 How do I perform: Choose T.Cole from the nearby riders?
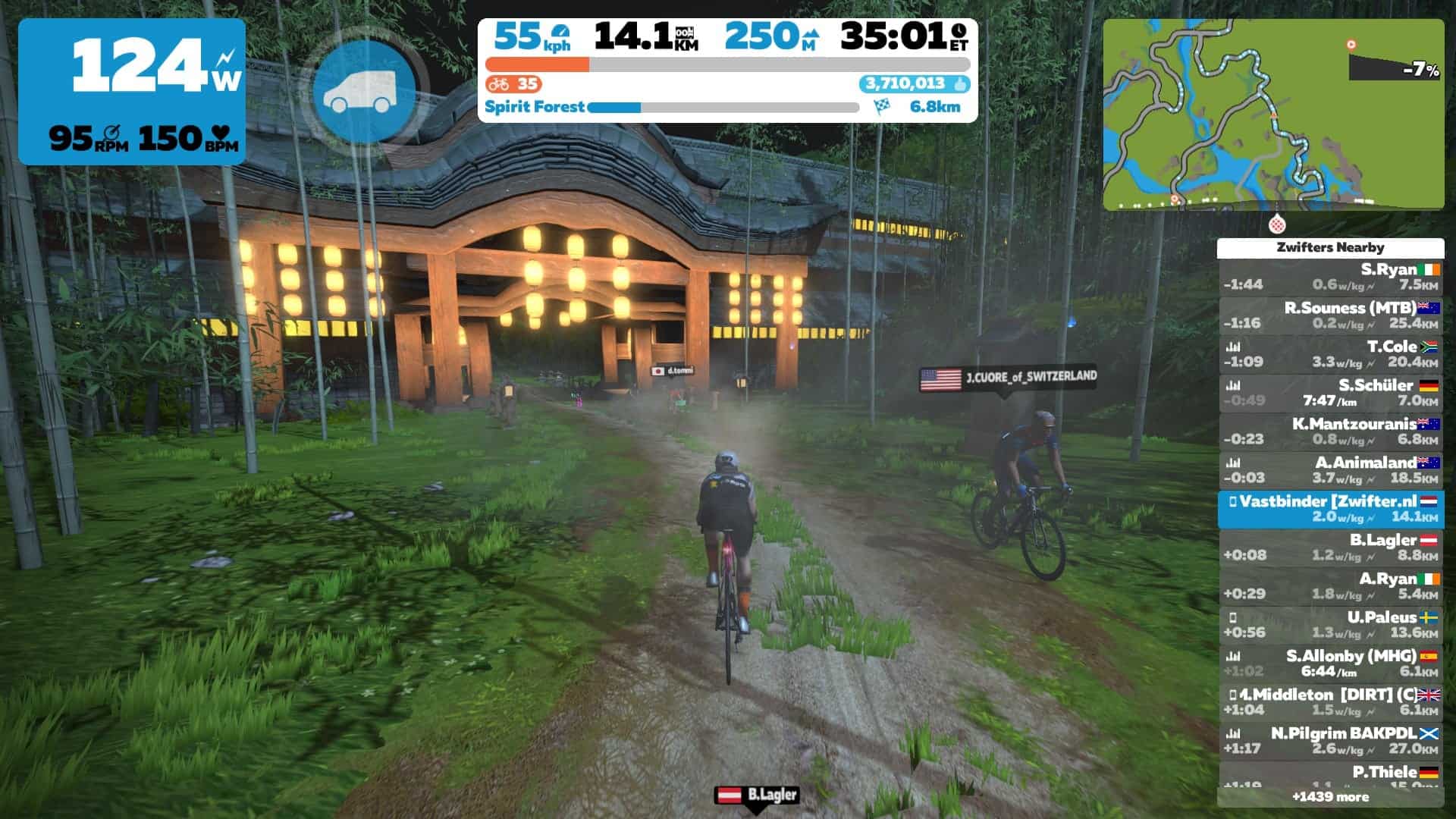(x=1330, y=354)
